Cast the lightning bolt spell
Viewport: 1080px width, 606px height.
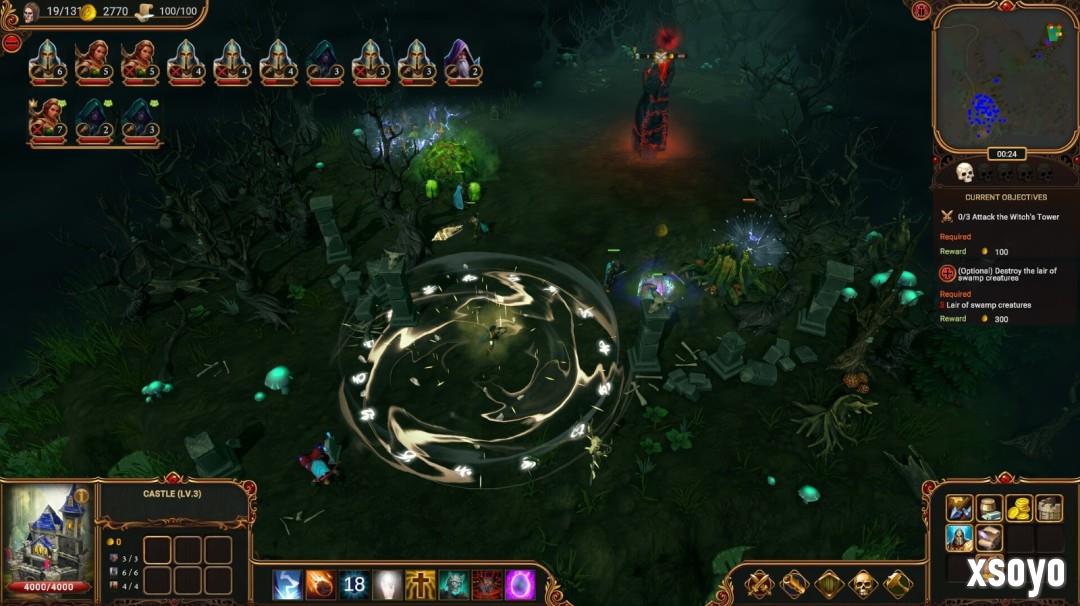[x=288, y=585]
